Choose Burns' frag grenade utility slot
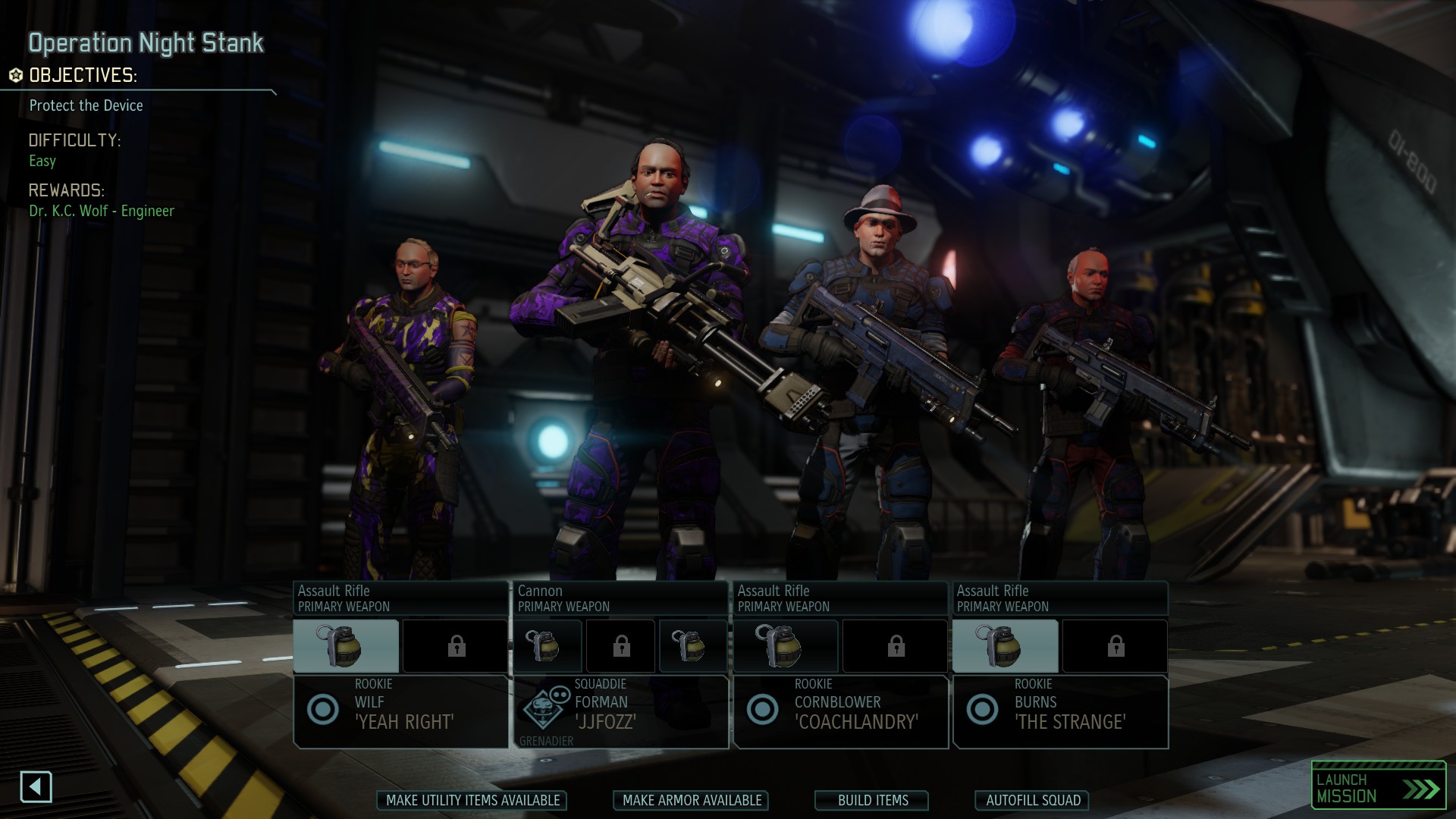The image size is (1456, 819). coord(1006,646)
